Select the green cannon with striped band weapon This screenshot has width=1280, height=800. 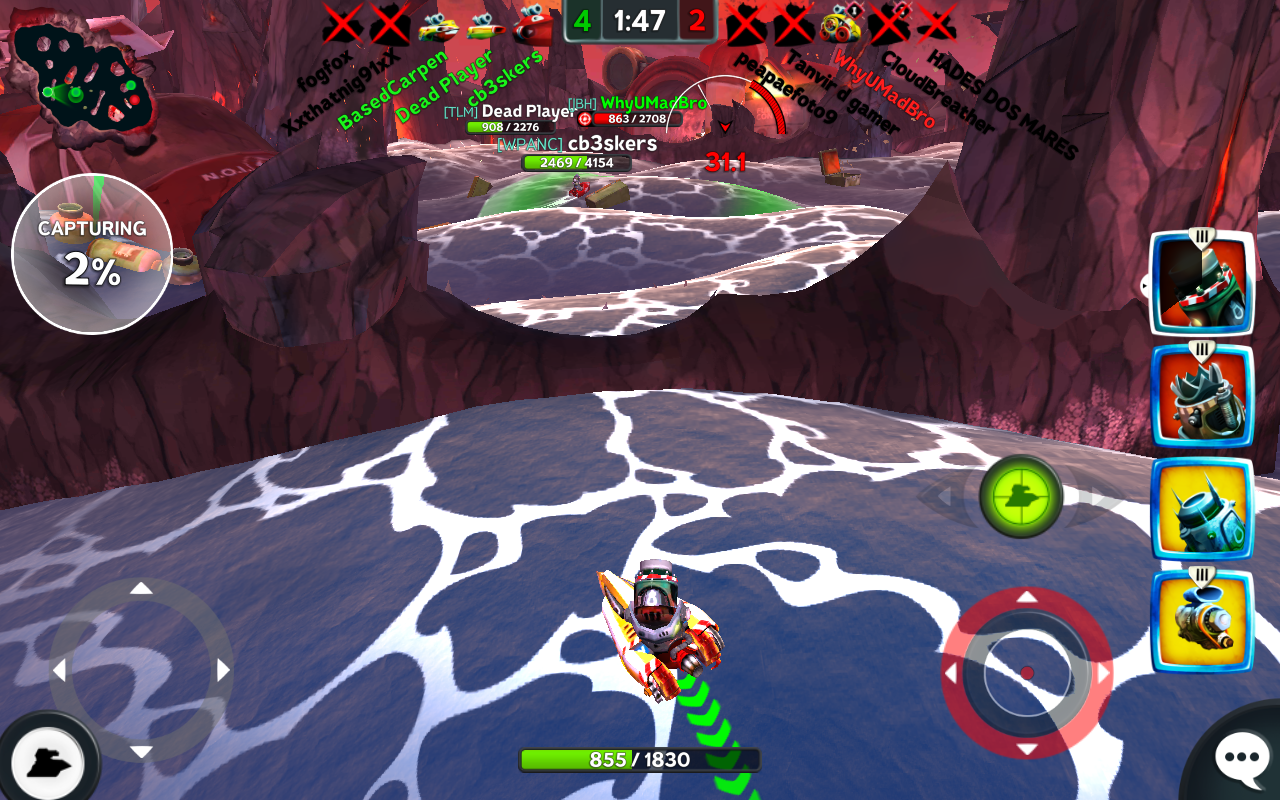coord(1201,283)
